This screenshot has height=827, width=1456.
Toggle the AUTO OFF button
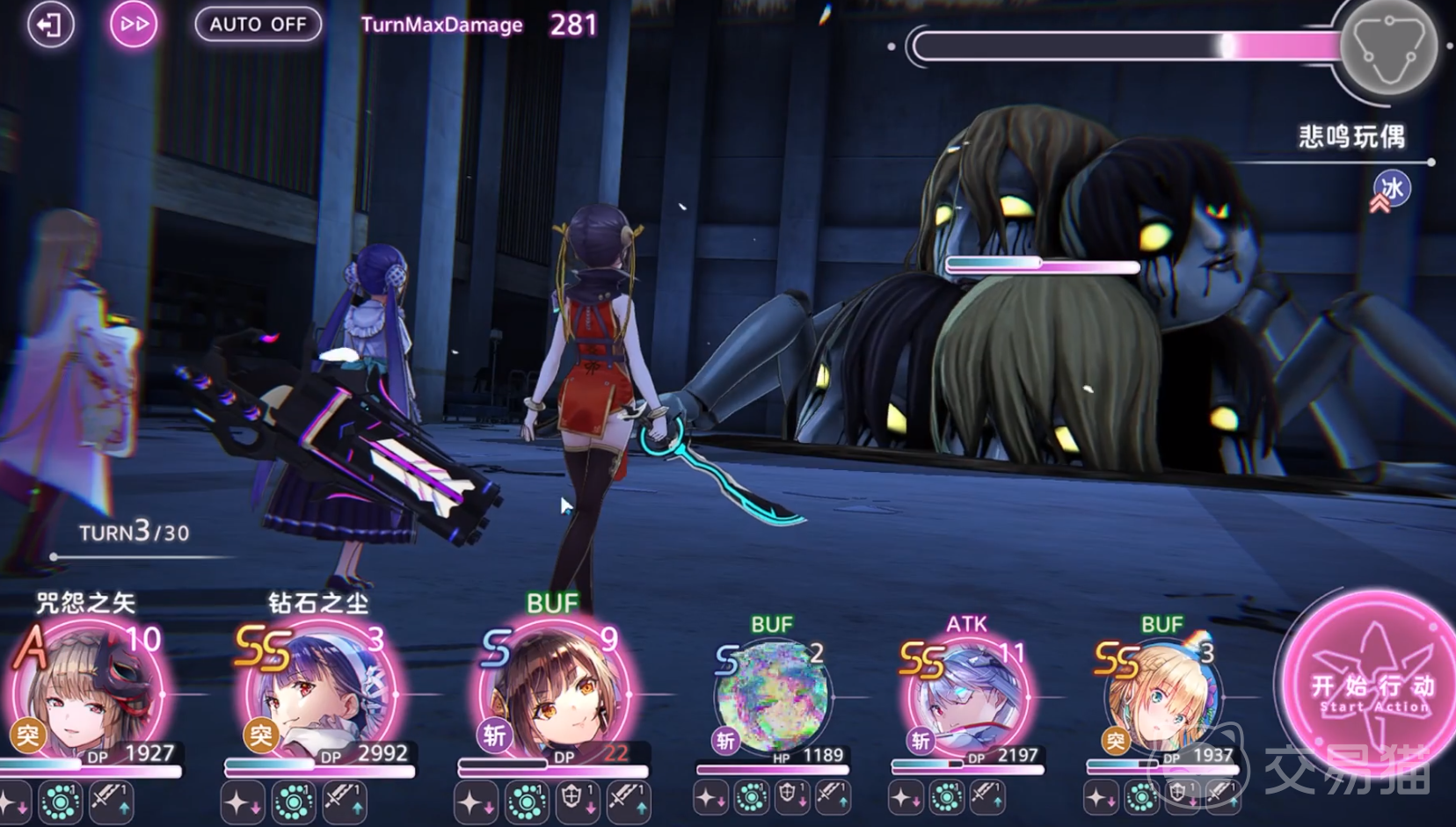coord(258,25)
